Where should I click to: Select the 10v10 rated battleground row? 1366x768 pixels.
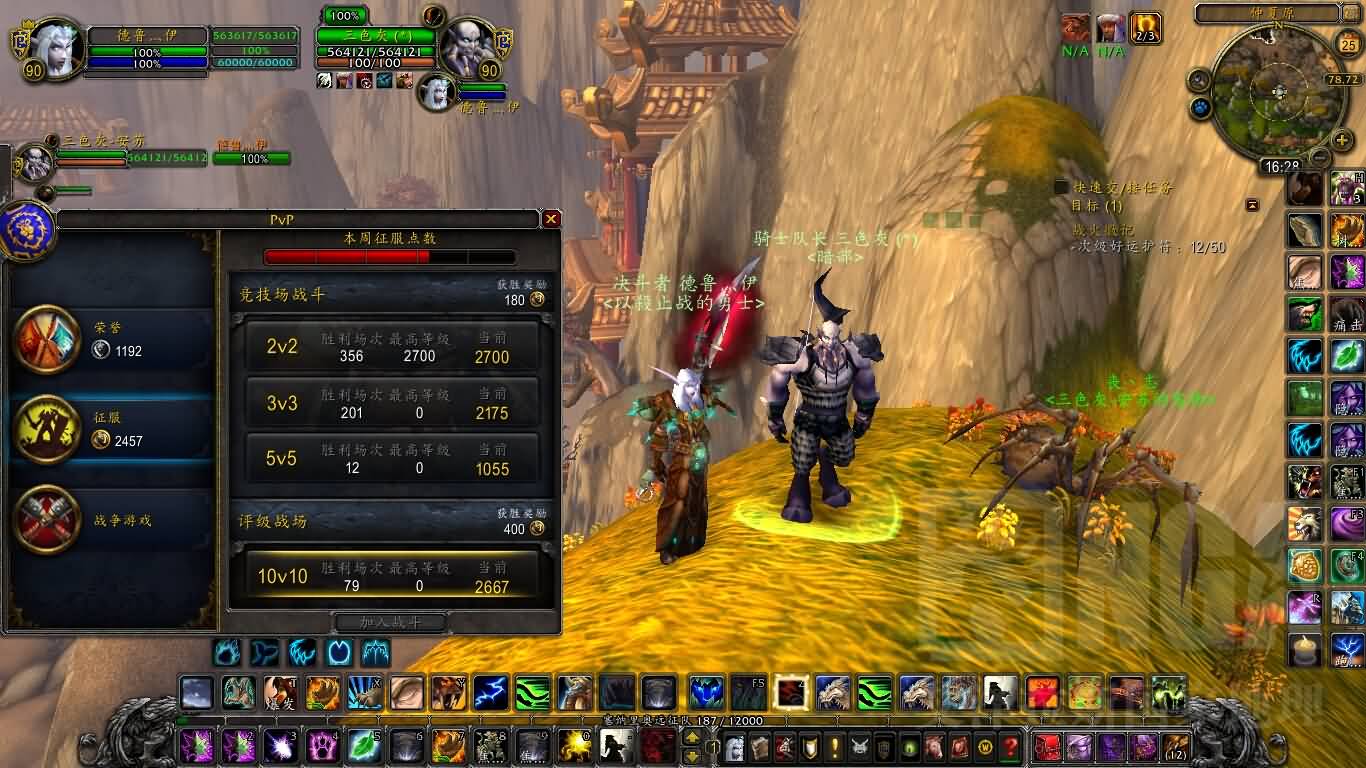pos(386,577)
